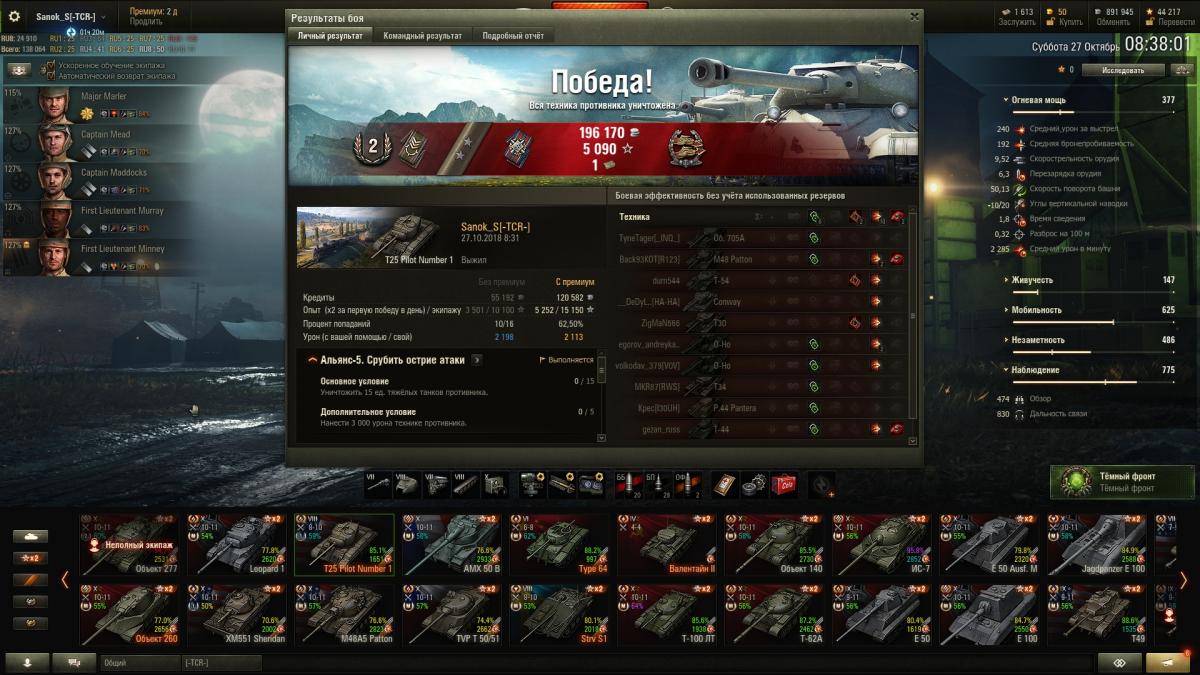
Task: Open the Подробный отчёт tab
Action: [513, 36]
